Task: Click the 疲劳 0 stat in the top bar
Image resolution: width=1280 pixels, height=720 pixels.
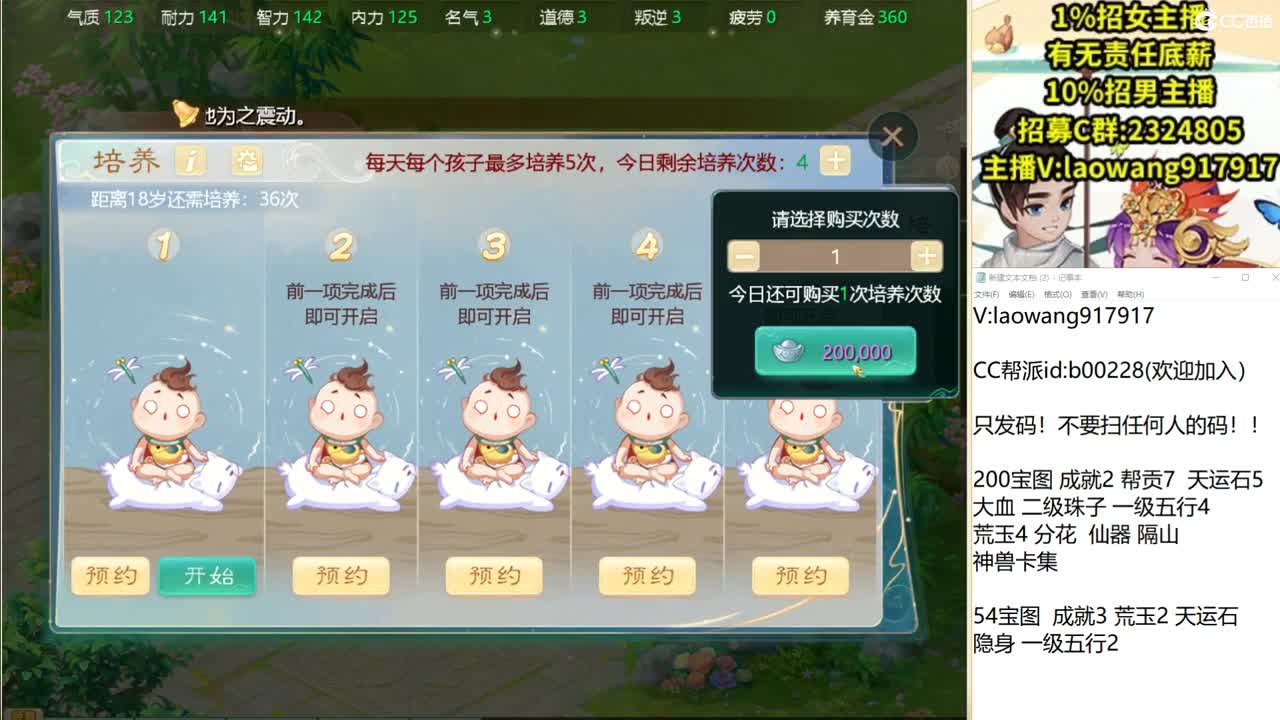Action: pos(750,16)
